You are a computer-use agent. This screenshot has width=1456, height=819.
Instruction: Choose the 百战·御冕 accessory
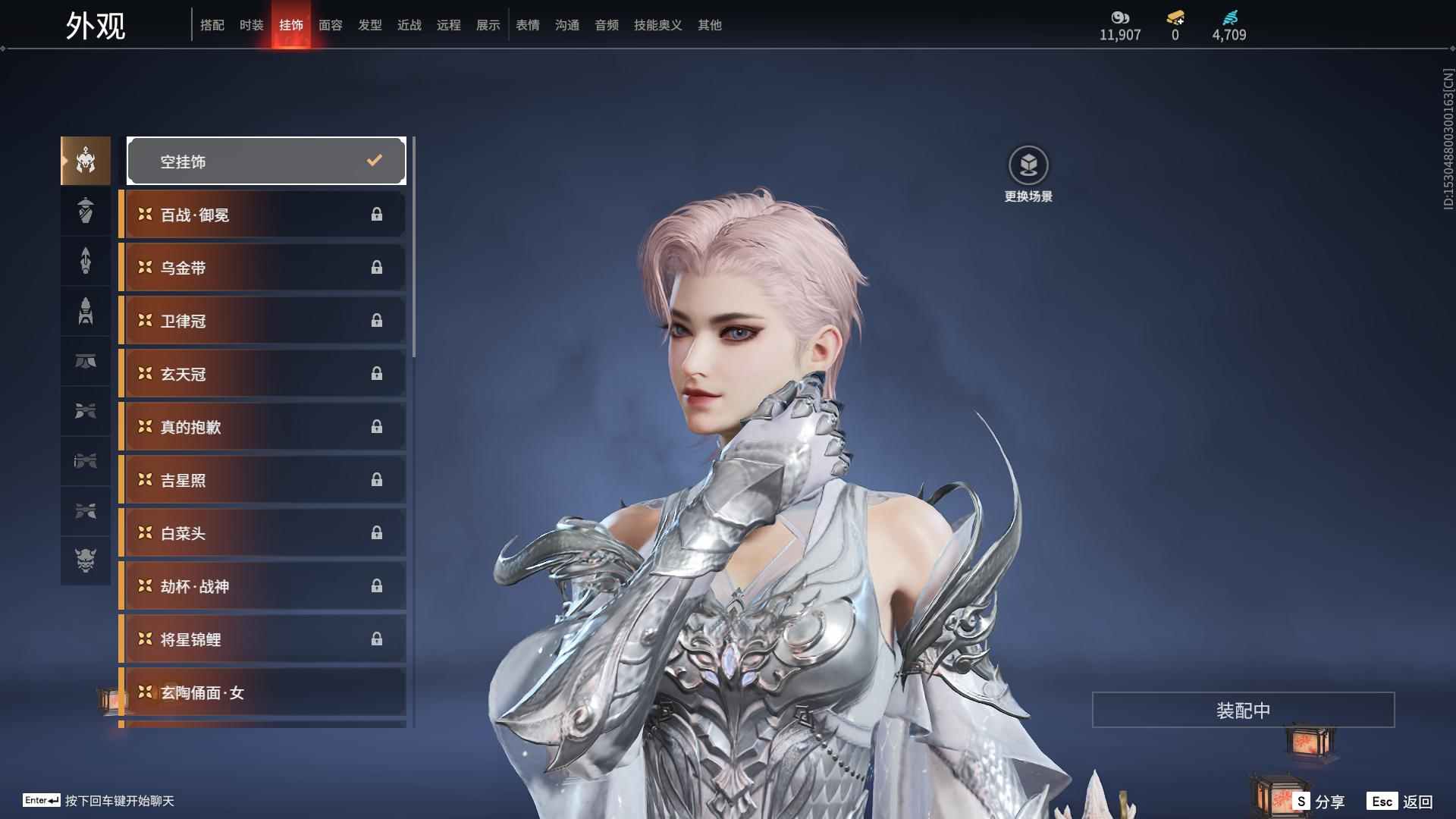coord(263,215)
